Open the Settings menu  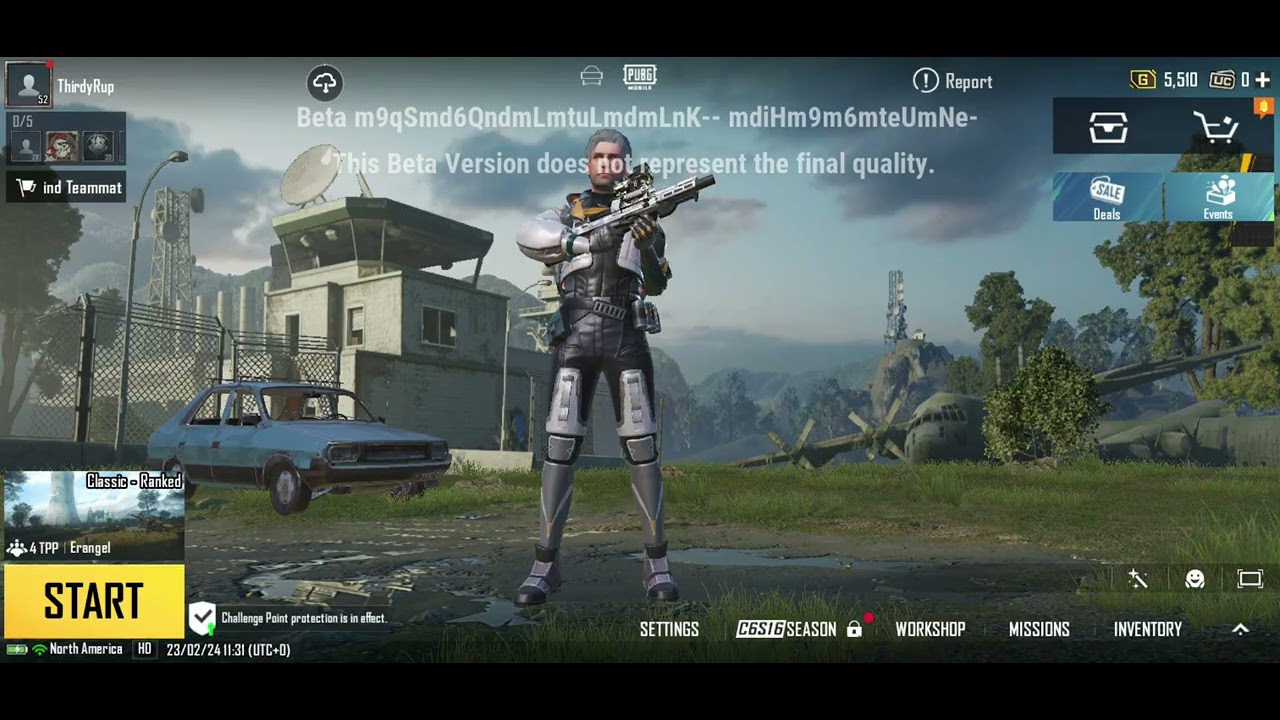click(x=669, y=629)
